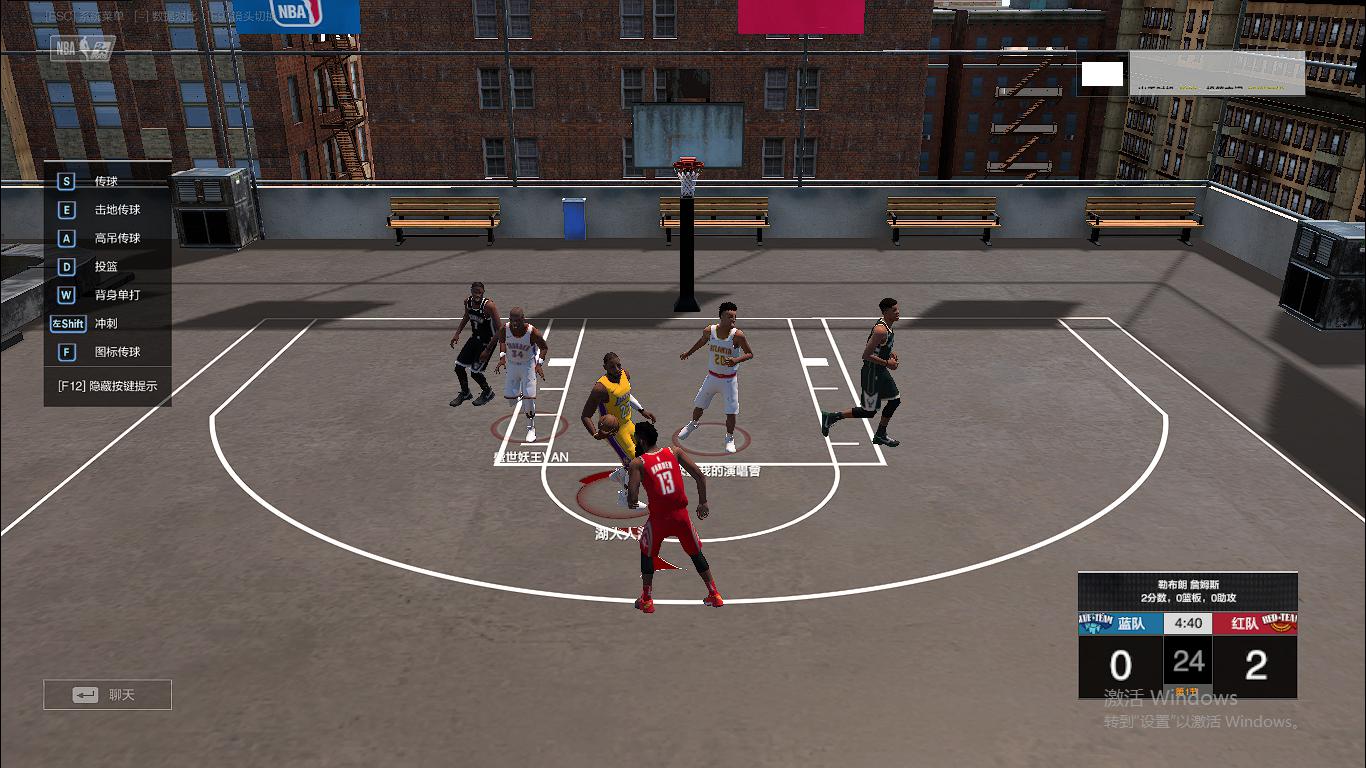
Task: Click the NBA 2K logo in top-left corner
Action: tap(80, 45)
